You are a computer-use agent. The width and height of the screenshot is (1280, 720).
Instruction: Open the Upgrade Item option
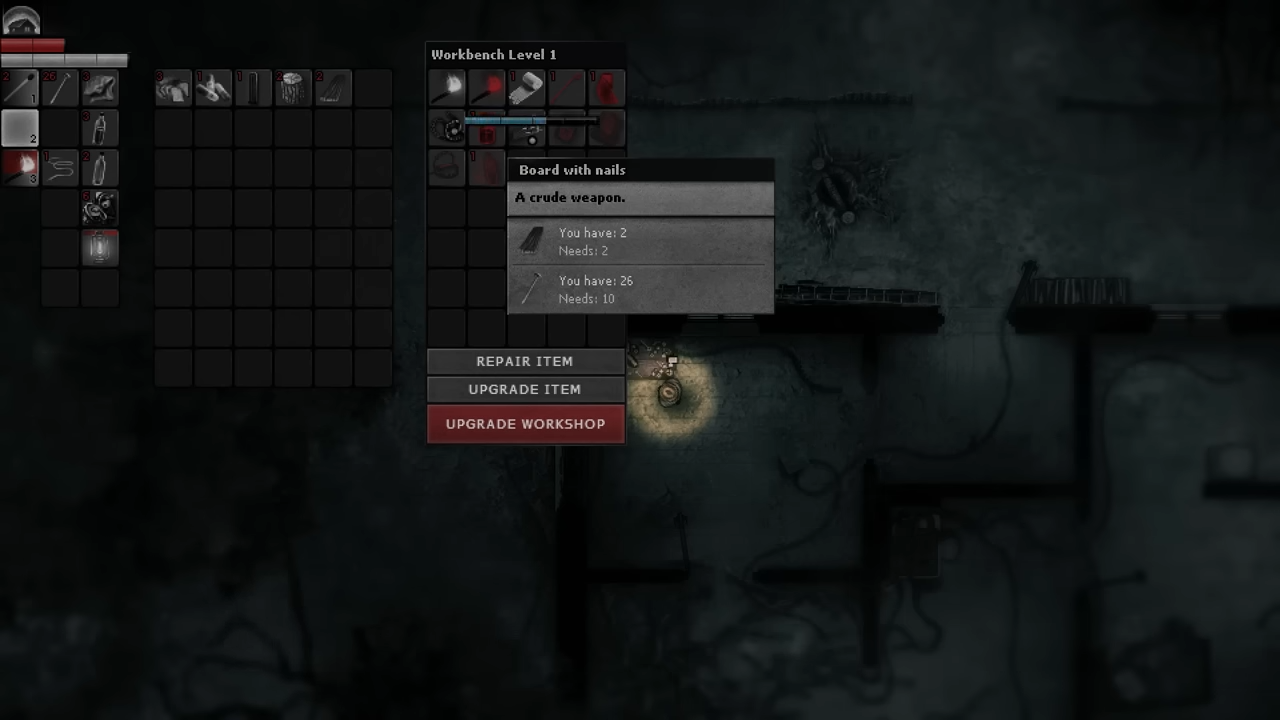(x=525, y=389)
